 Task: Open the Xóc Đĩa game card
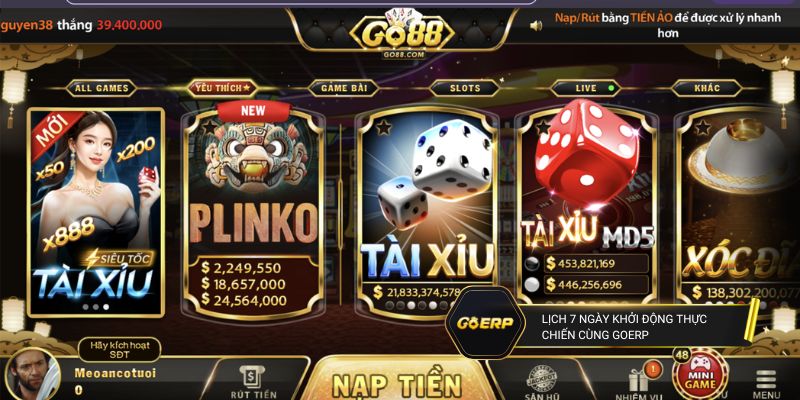coord(740,210)
